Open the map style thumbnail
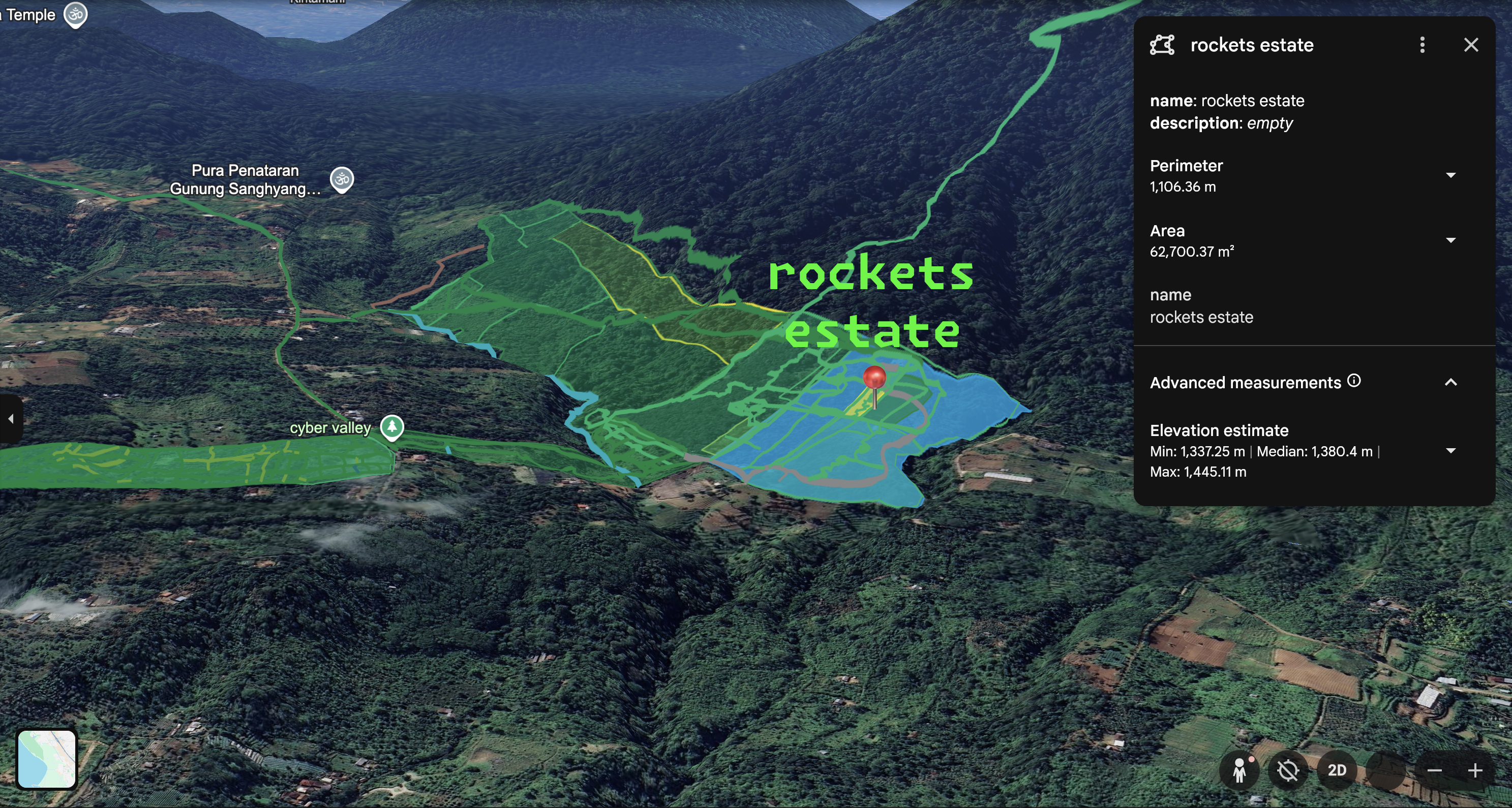The image size is (1512, 808). coord(46,759)
